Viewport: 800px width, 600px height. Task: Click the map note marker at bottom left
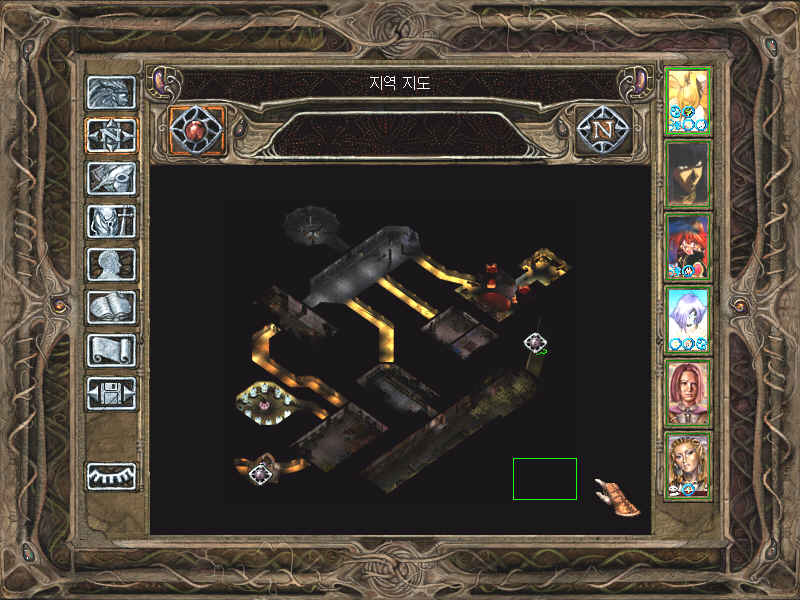coord(262,473)
